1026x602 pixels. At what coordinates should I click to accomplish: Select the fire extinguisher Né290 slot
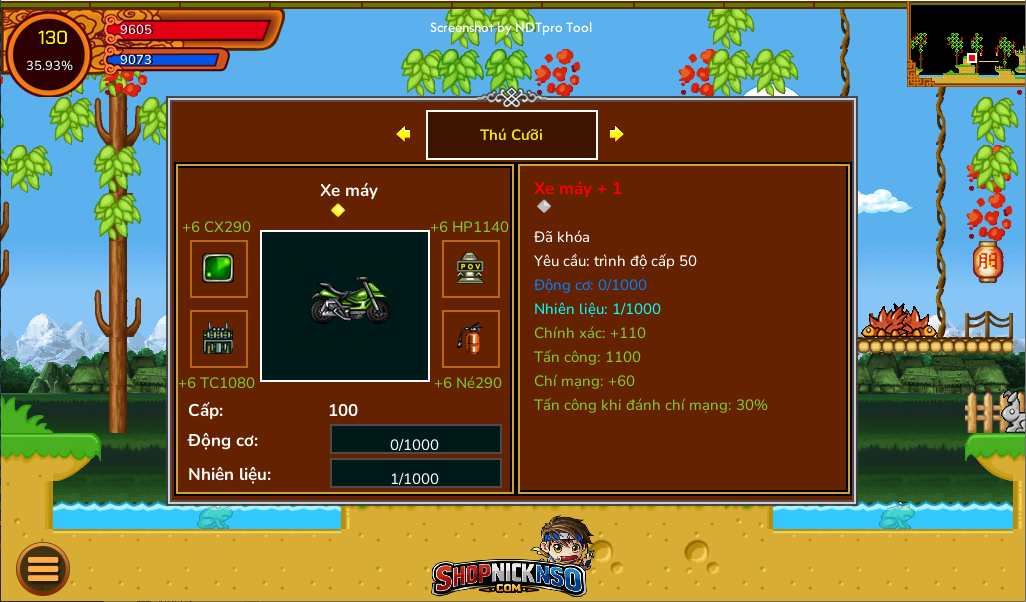tap(471, 339)
